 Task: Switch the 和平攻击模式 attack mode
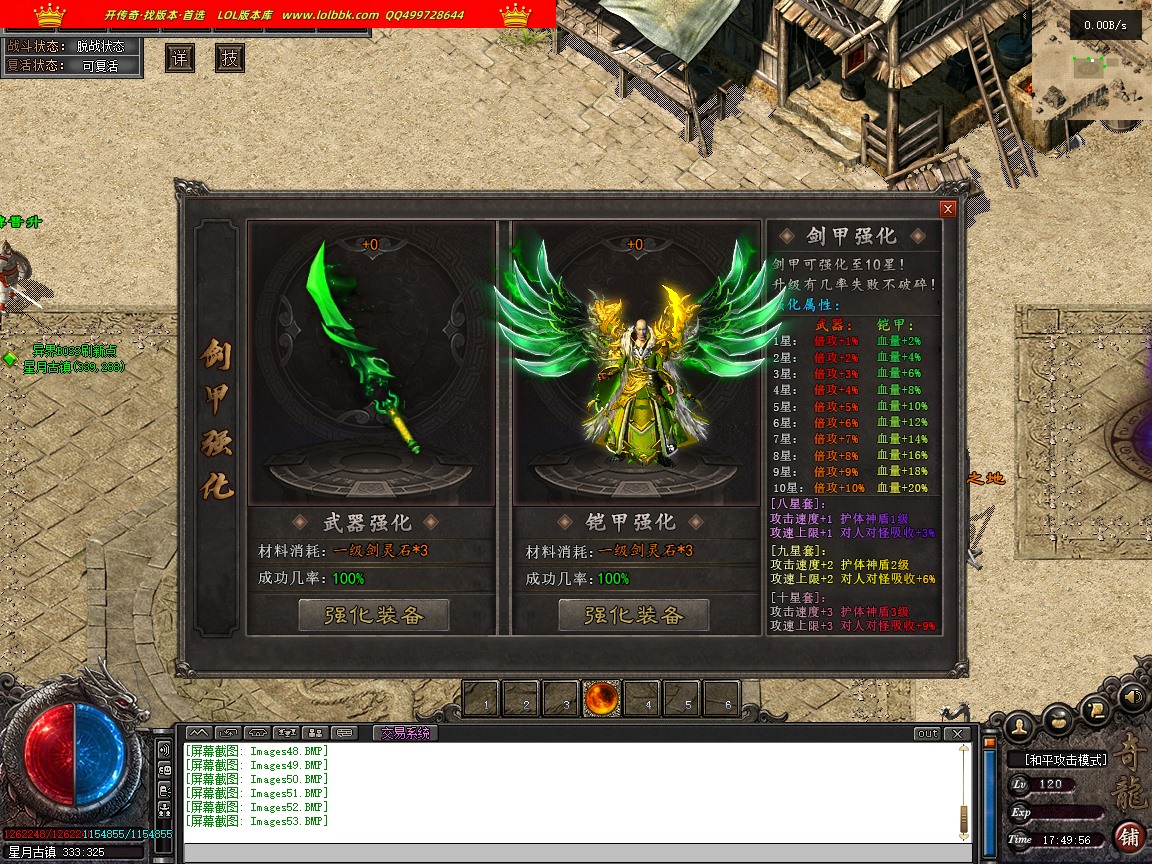(x=1066, y=760)
